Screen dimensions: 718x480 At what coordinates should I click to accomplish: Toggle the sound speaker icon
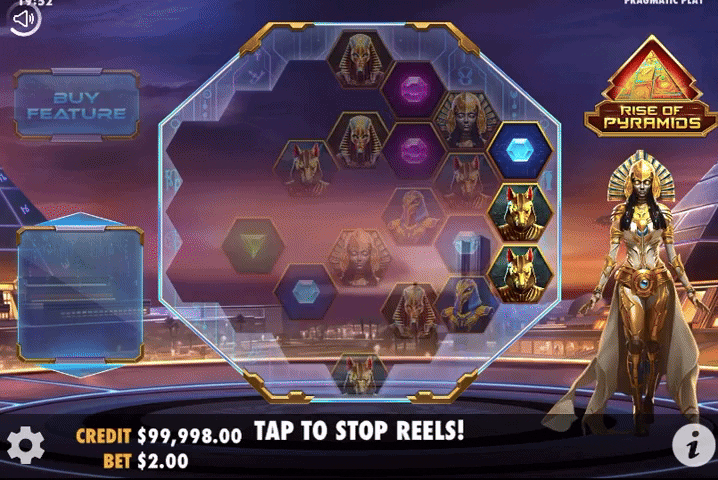pyautogui.click(x=25, y=20)
